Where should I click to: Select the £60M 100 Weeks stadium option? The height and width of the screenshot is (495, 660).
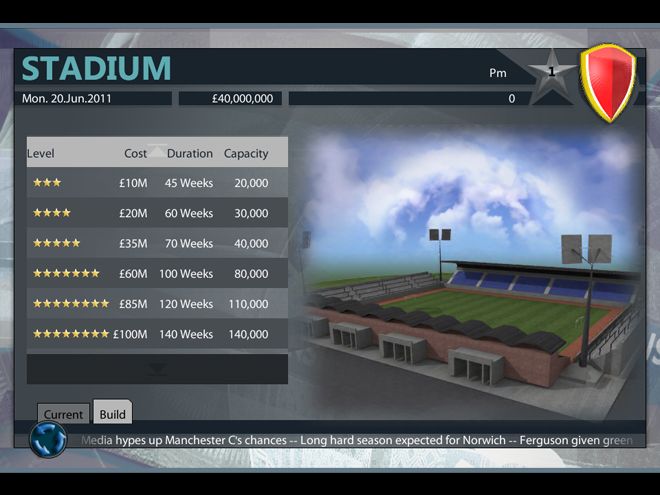157,273
